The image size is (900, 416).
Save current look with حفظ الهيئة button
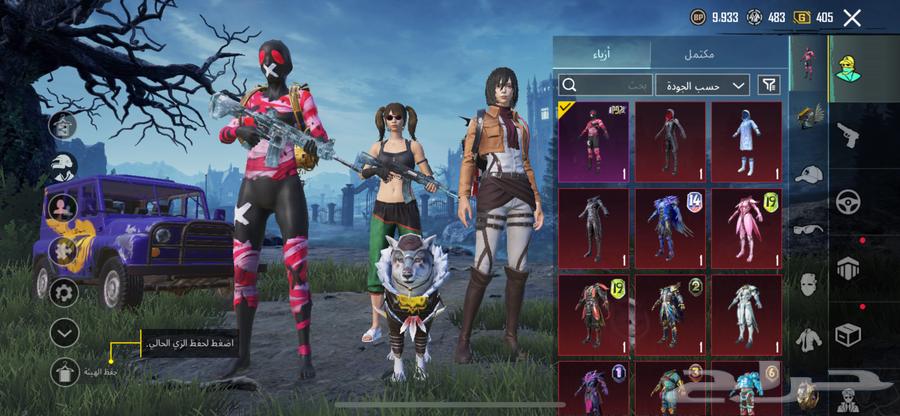65,372
